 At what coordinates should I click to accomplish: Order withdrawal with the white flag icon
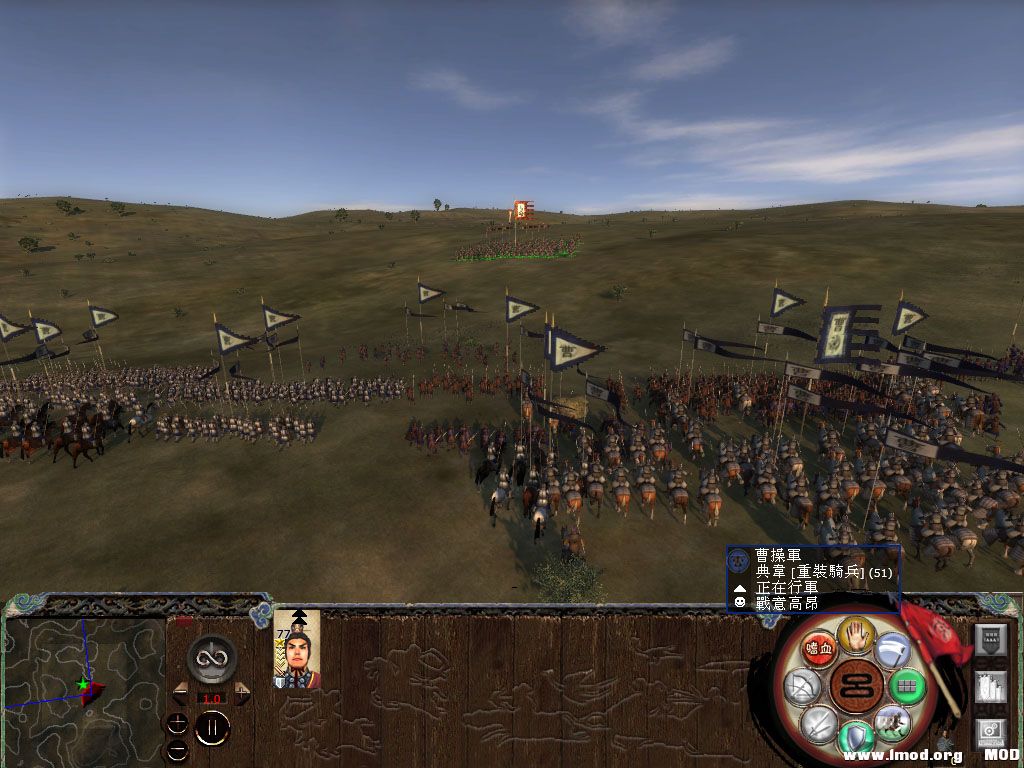click(891, 648)
